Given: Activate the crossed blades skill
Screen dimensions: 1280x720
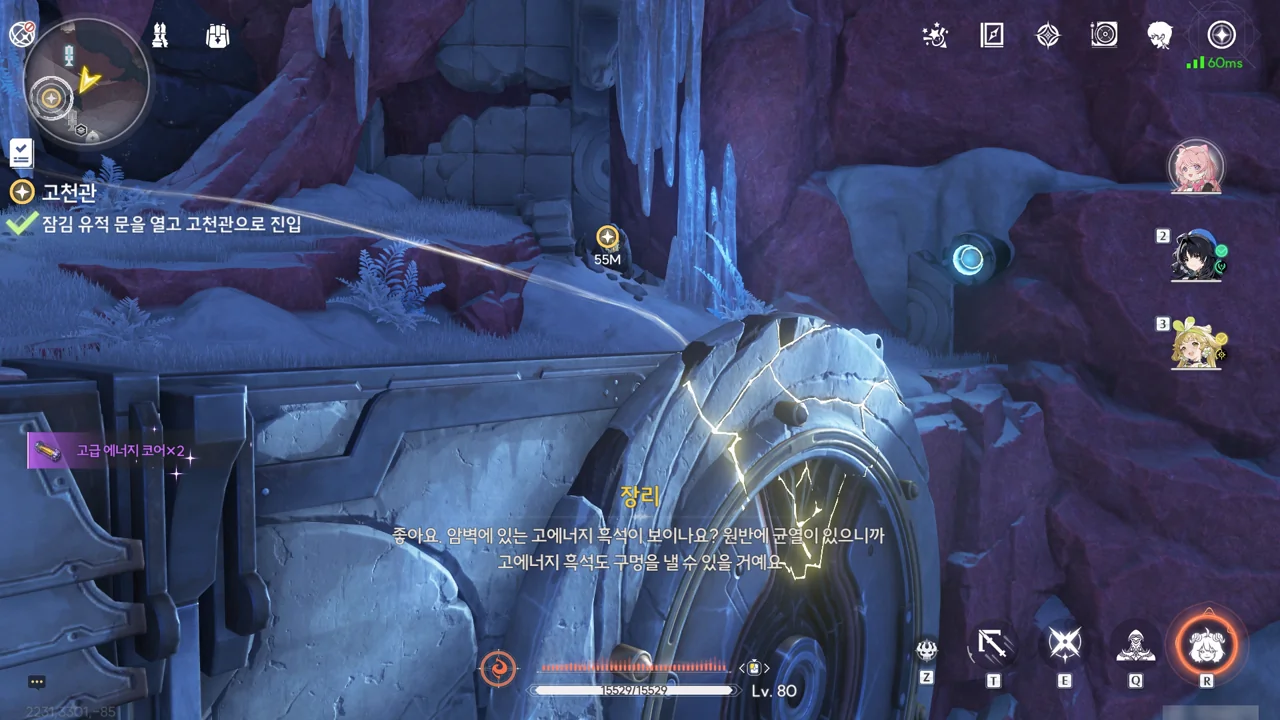Looking at the screenshot, I should (1064, 645).
